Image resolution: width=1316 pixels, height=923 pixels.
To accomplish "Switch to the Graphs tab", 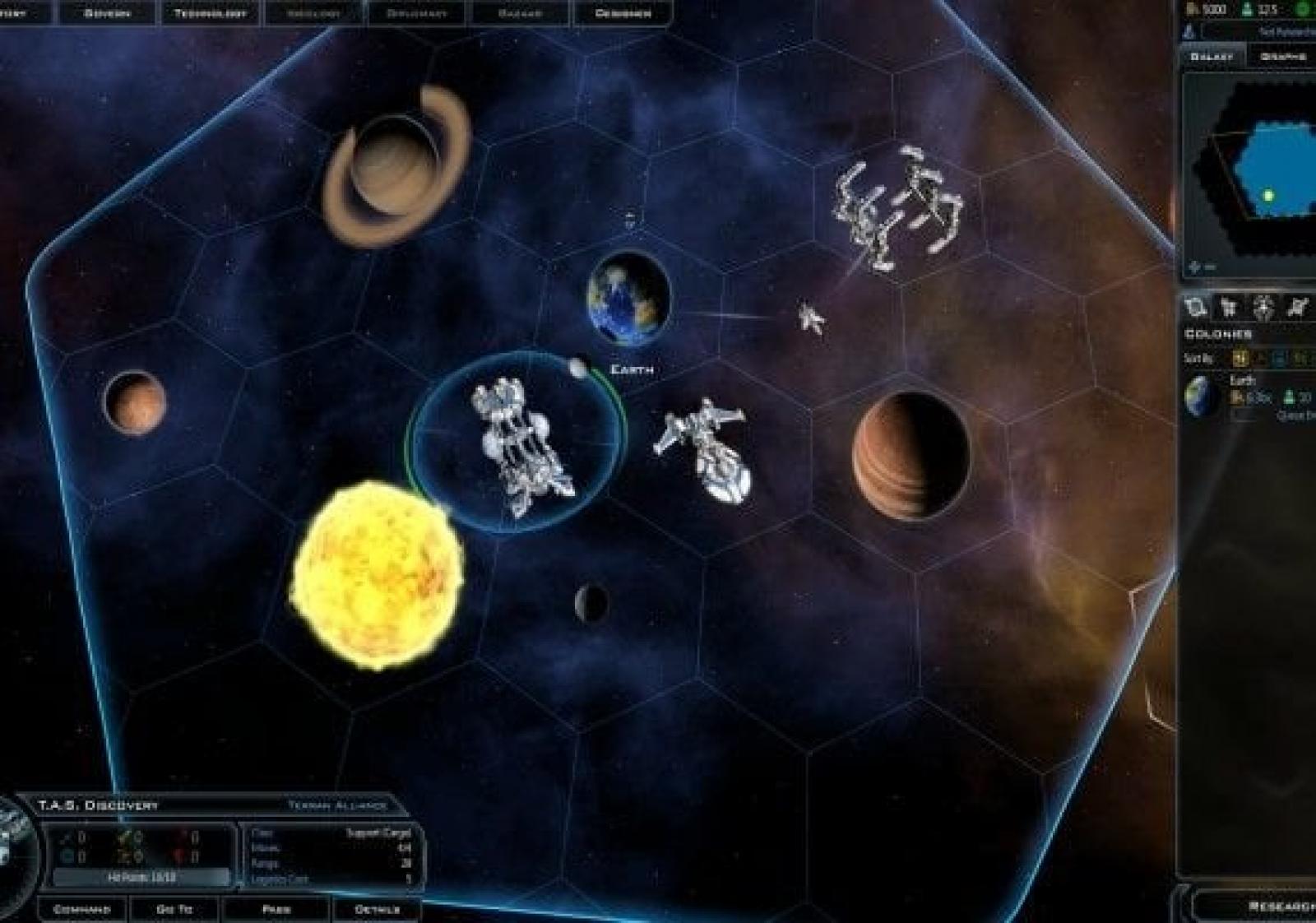I will coord(1283,56).
